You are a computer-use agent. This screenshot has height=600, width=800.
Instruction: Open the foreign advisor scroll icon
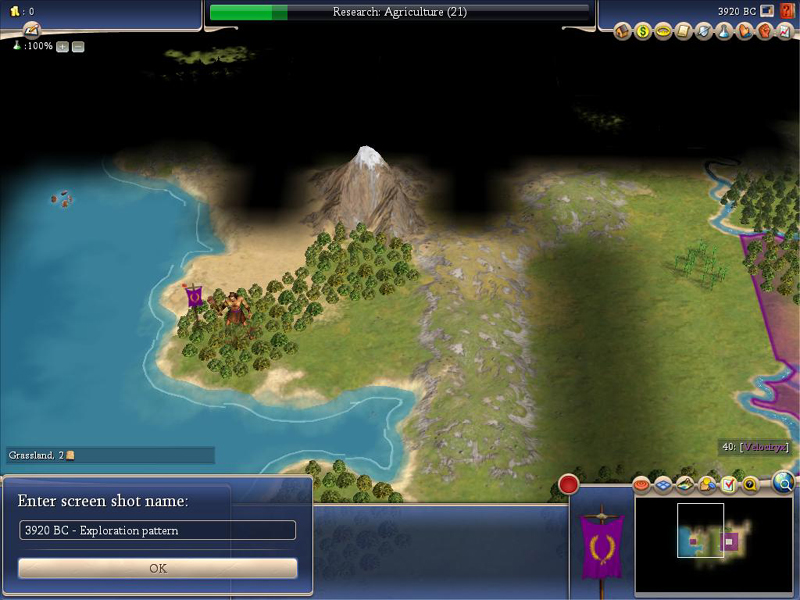coord(684,32)
